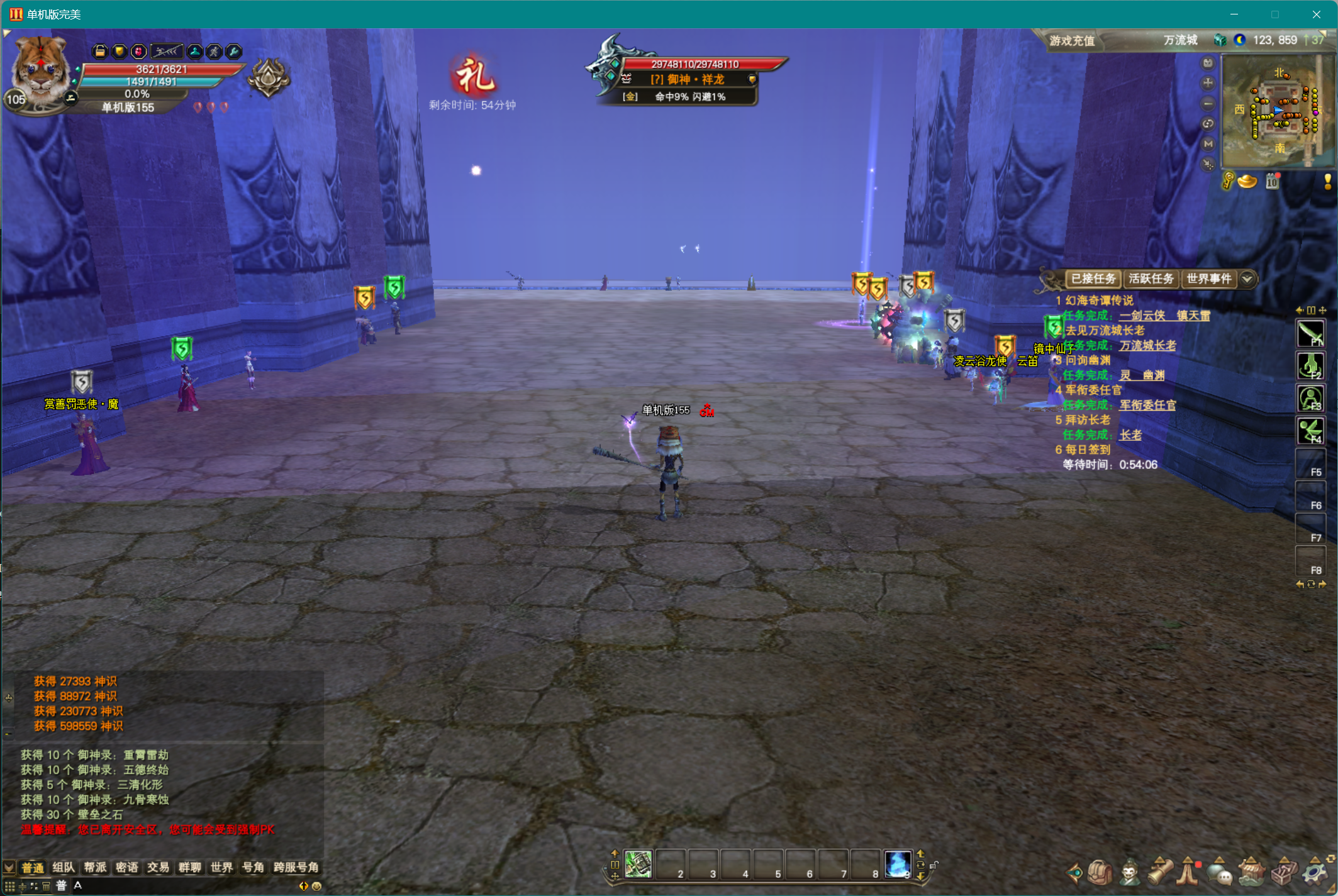Open the backpack inventory icon
The image size is (1338, 896).
pos(1100,873)
